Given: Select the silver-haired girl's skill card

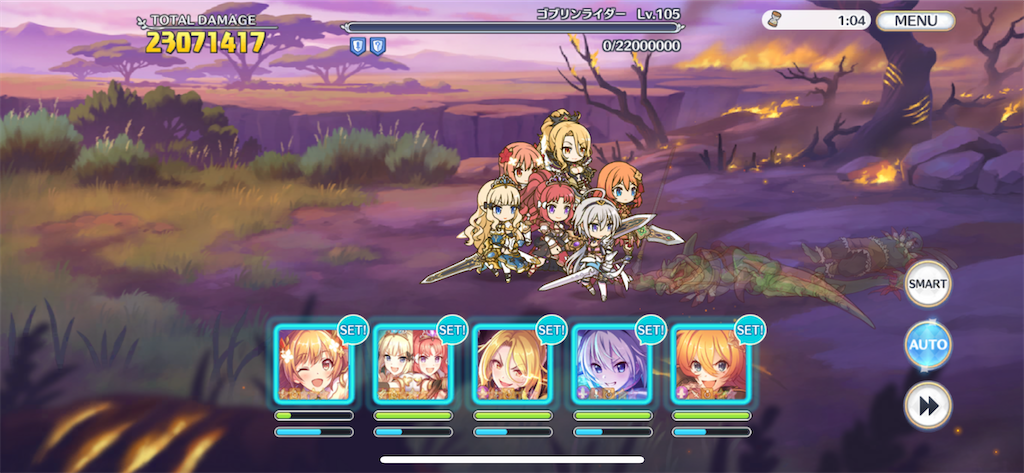Looking at the screenshot, I should coord(611,364).
